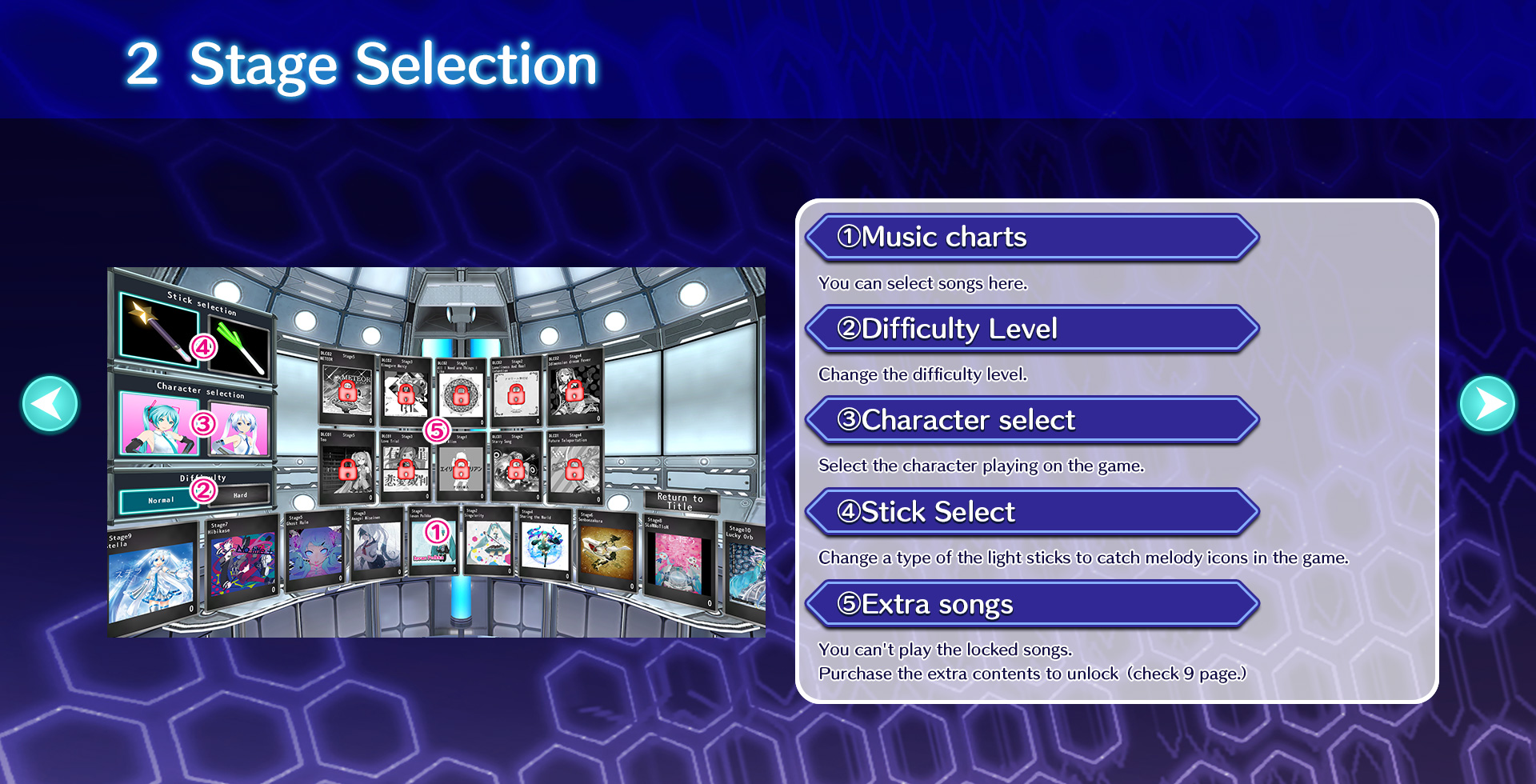Screen dimensions: 1536x784
Task: Advance to the next manual page arrow
Action: pyautogui.click(x=1486, y=405)
